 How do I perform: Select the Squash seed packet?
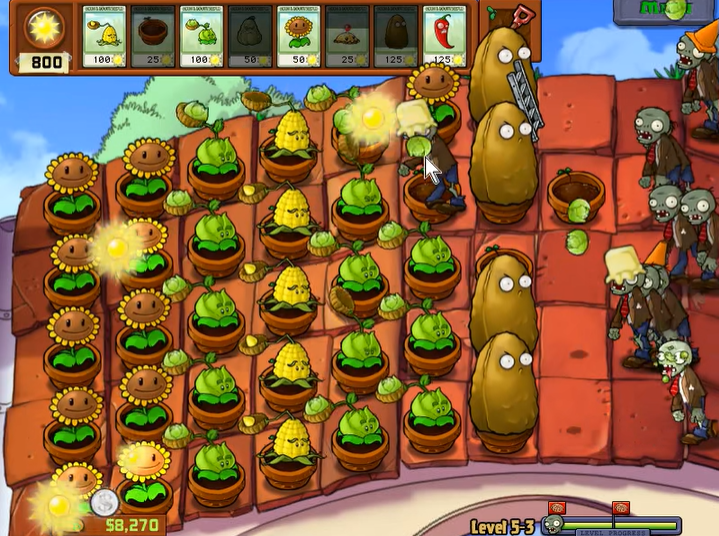tap(249, 39)
